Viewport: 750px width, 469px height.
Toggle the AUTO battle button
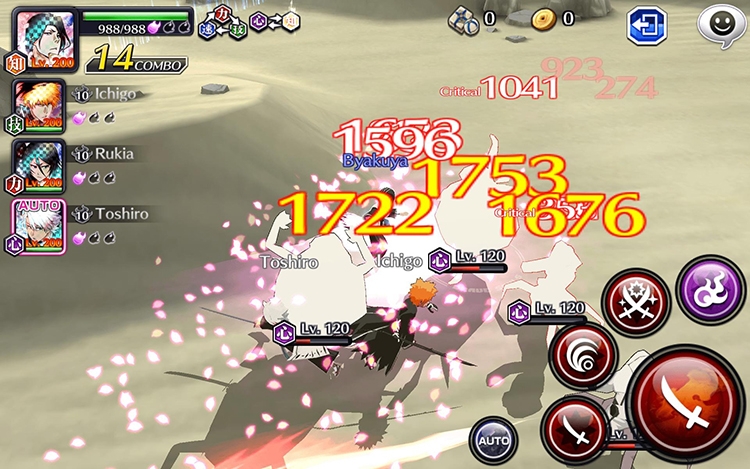coord(493,438)
